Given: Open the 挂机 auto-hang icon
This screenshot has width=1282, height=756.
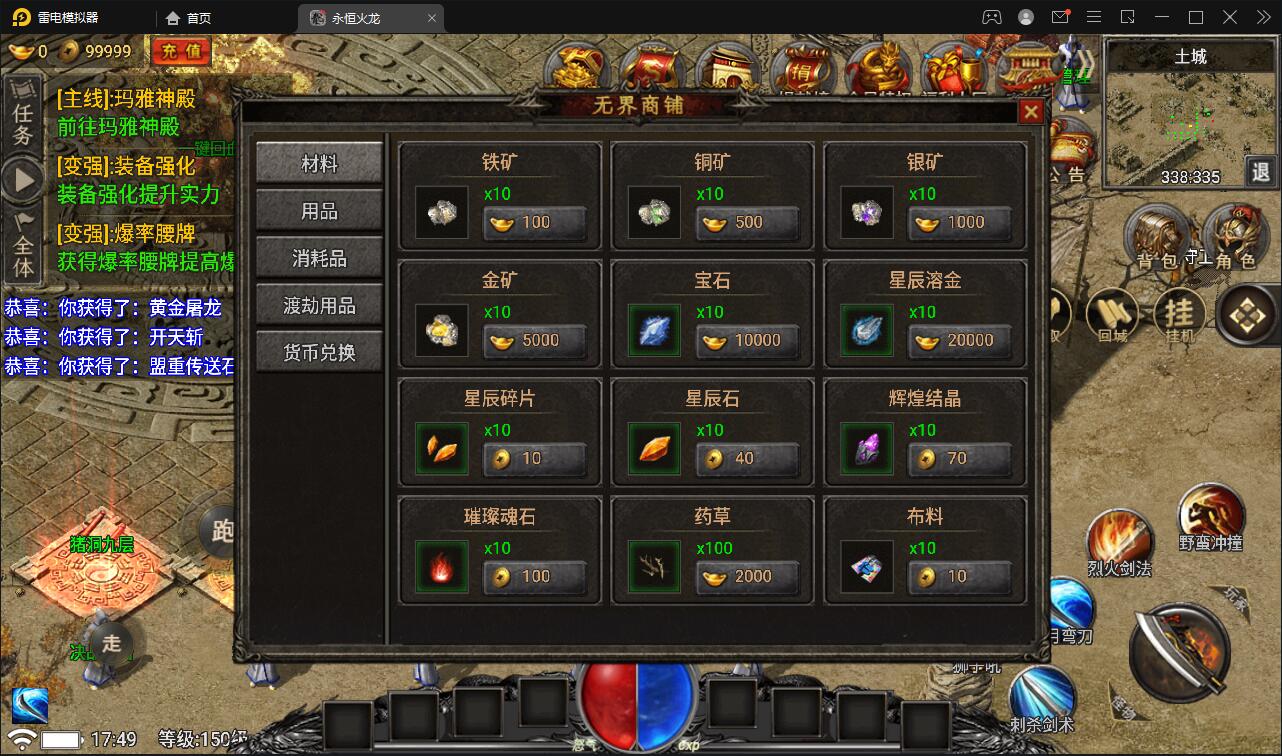Looking at the screenshot, I should (1180, 312).
